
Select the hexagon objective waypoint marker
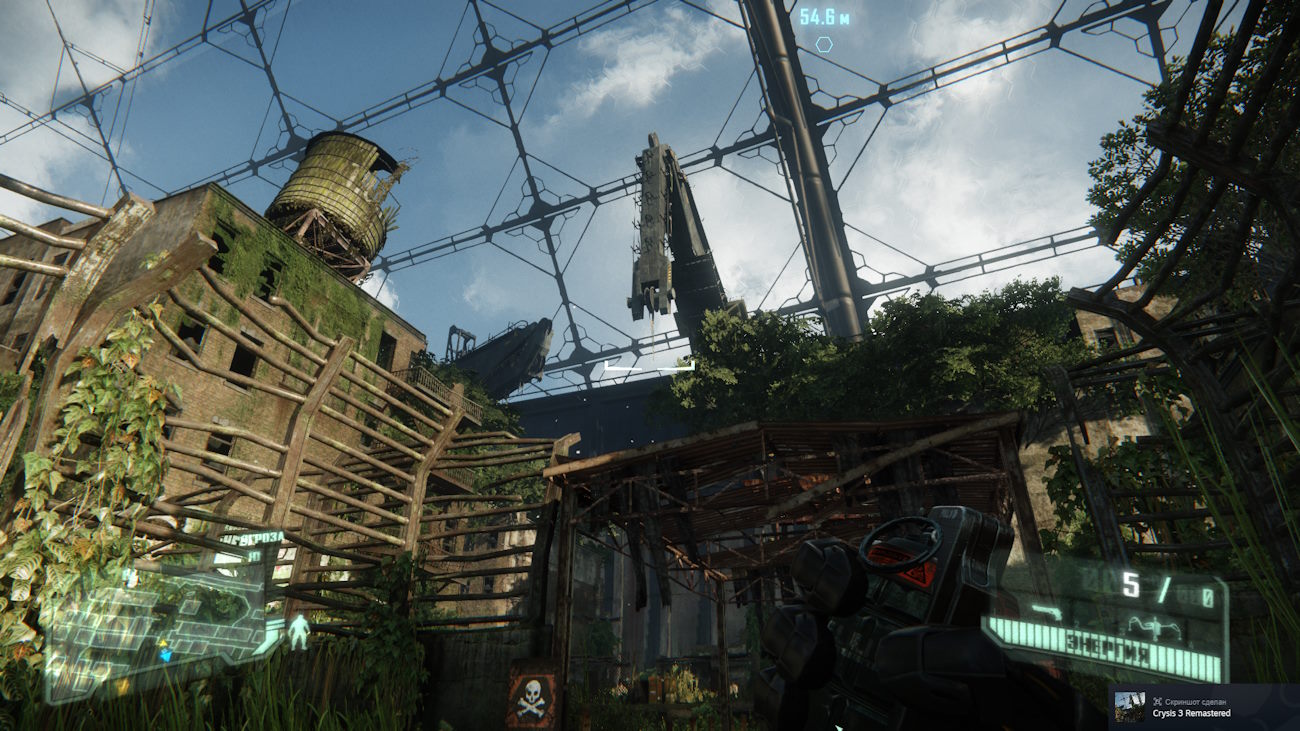pos(824,44)
